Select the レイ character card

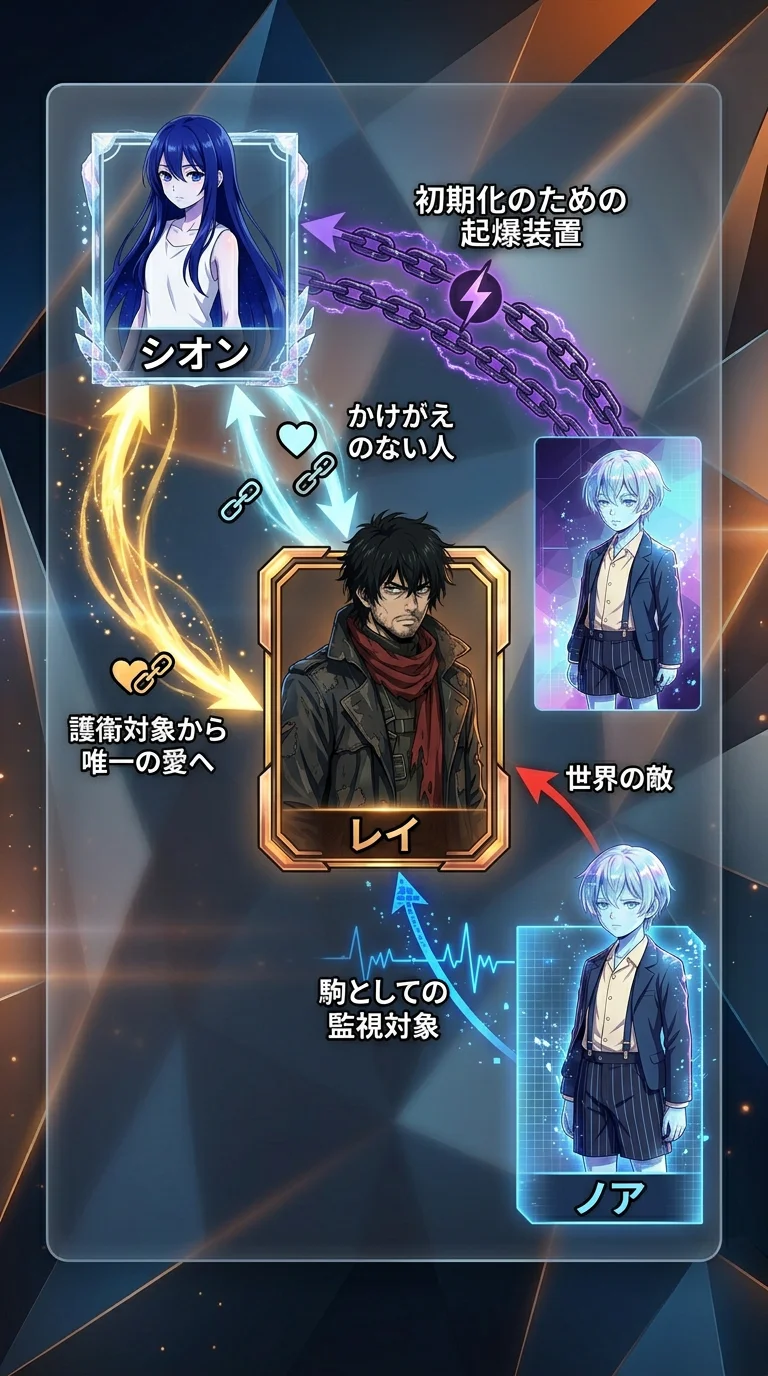click(384, 707)
